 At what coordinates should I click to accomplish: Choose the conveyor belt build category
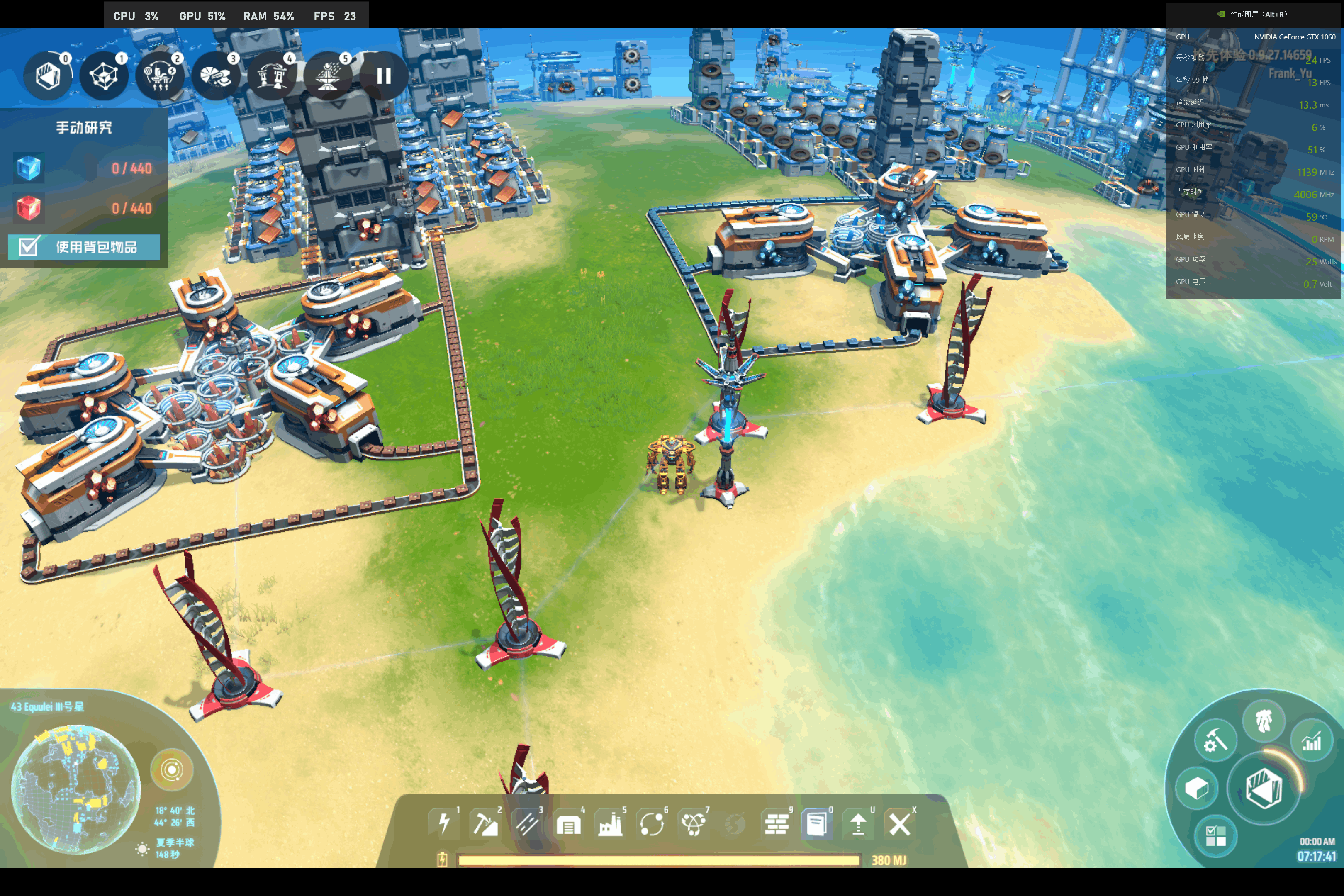click(x=527, y=824)
